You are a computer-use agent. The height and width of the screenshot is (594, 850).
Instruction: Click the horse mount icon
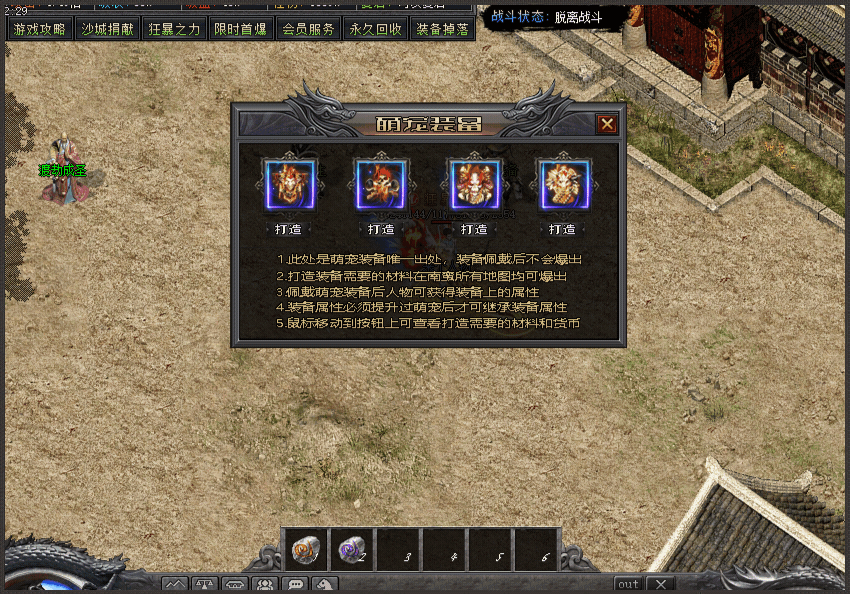click(x=325, y=584)
